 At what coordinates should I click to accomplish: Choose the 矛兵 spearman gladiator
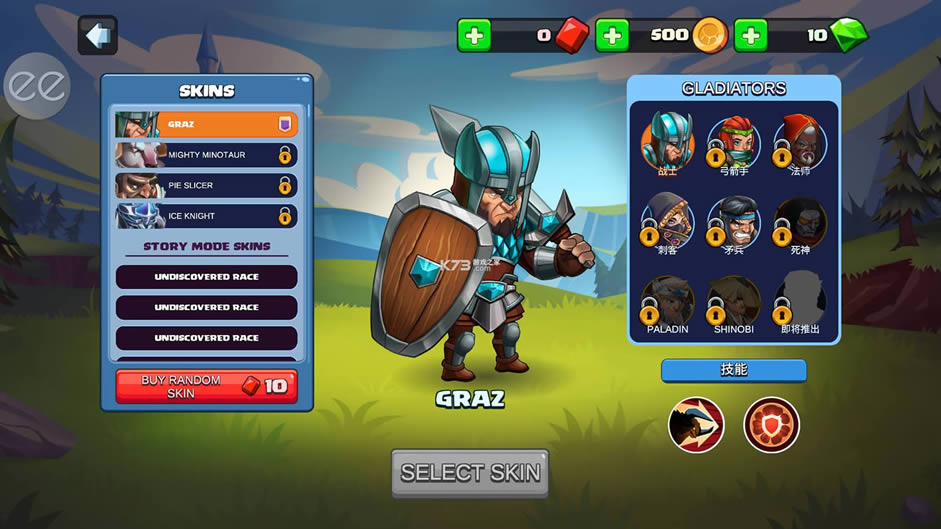point(734,220)
